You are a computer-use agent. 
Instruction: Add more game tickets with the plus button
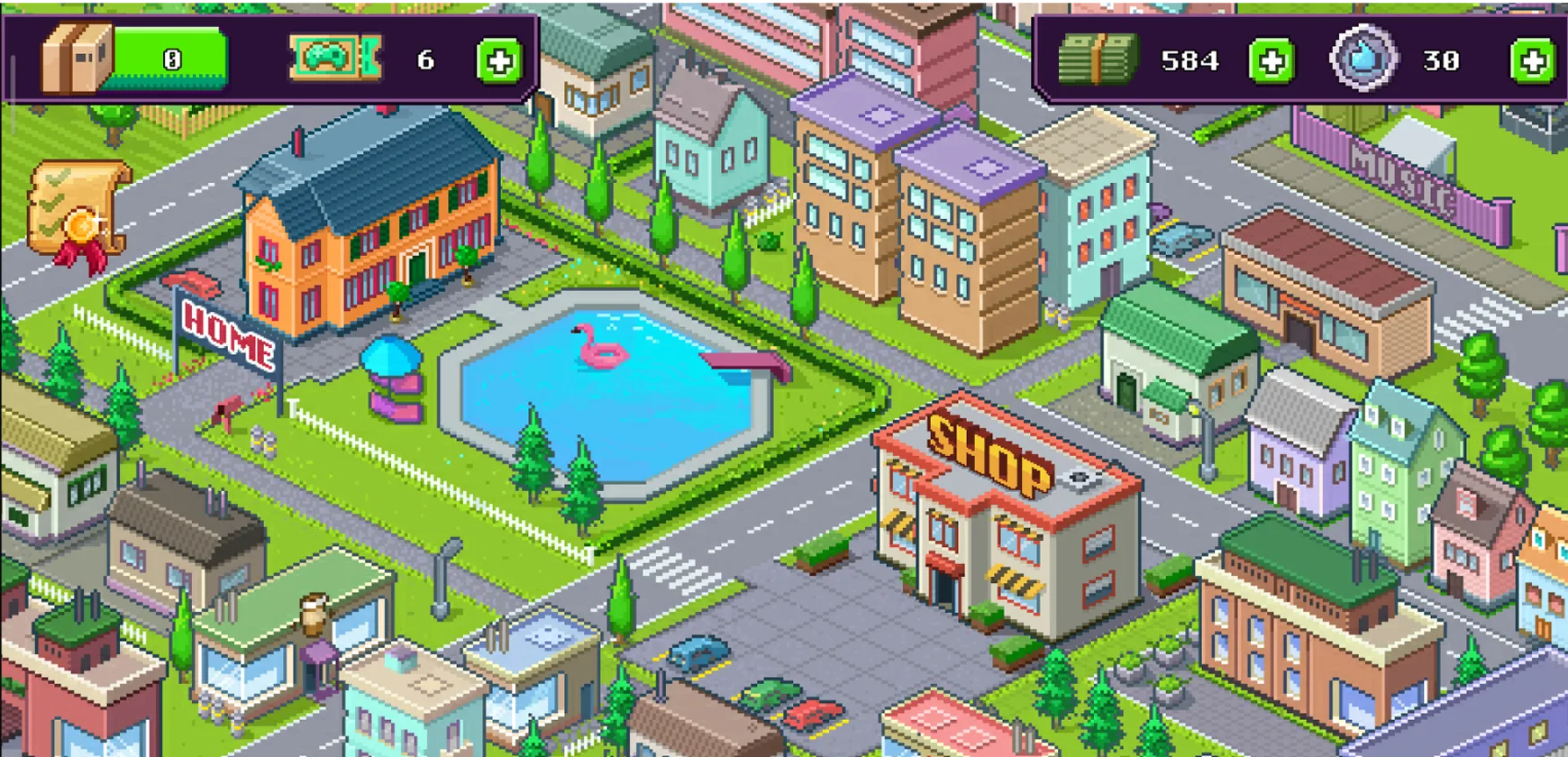pyautogui.click(x=499, y=61)
